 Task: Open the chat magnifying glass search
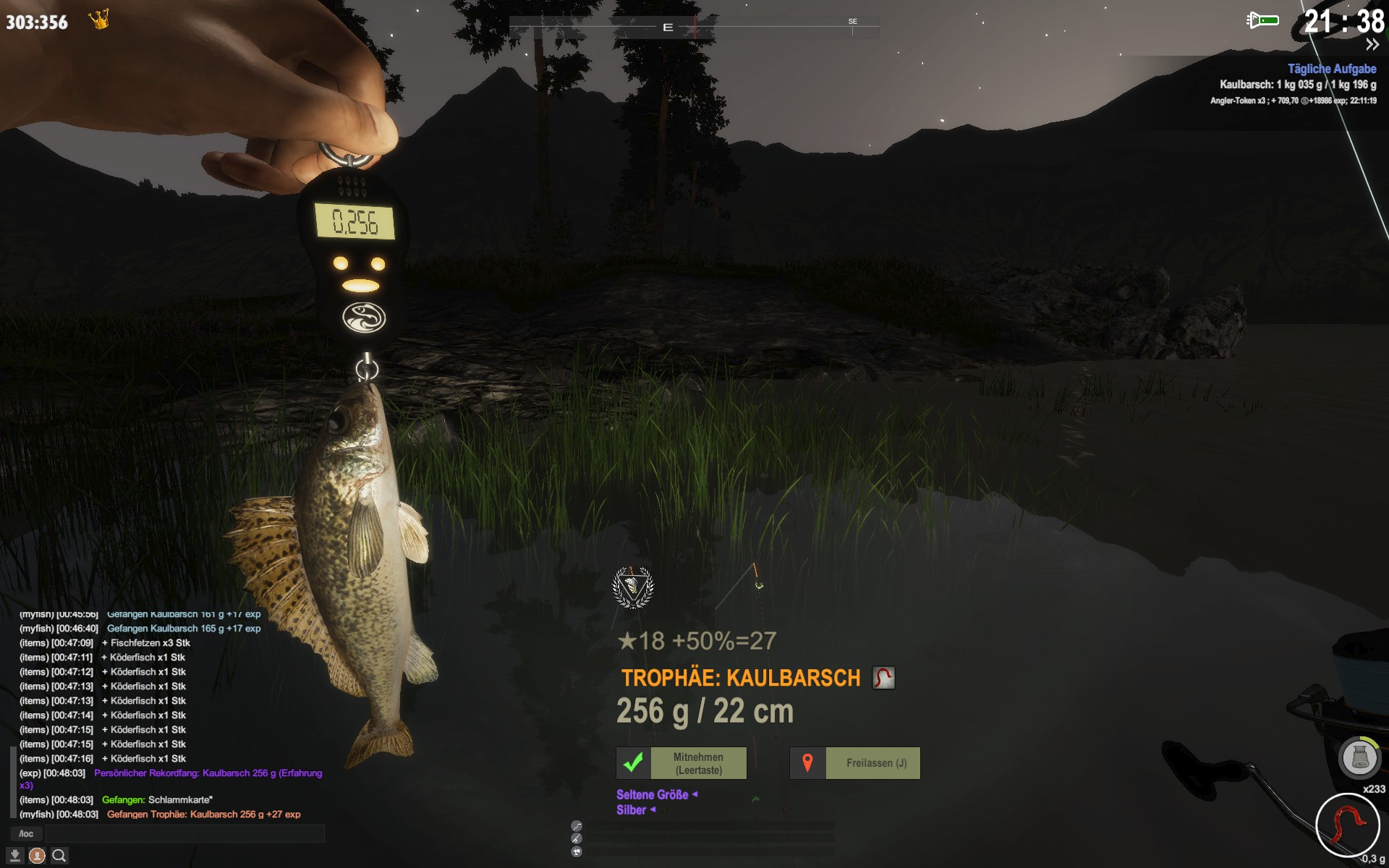click(x=59, y=856)
